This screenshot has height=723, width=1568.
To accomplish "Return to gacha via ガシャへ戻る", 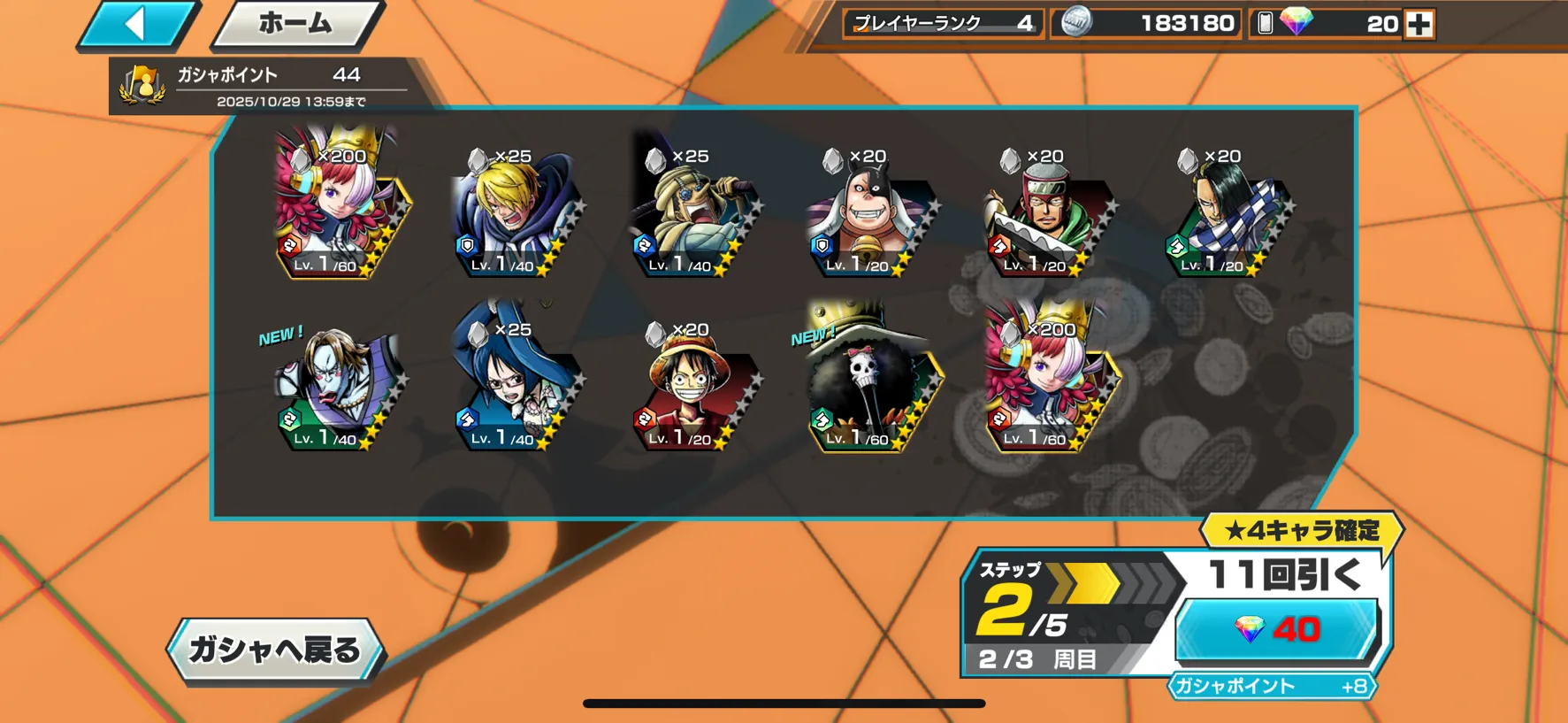I will coord(275,650).
